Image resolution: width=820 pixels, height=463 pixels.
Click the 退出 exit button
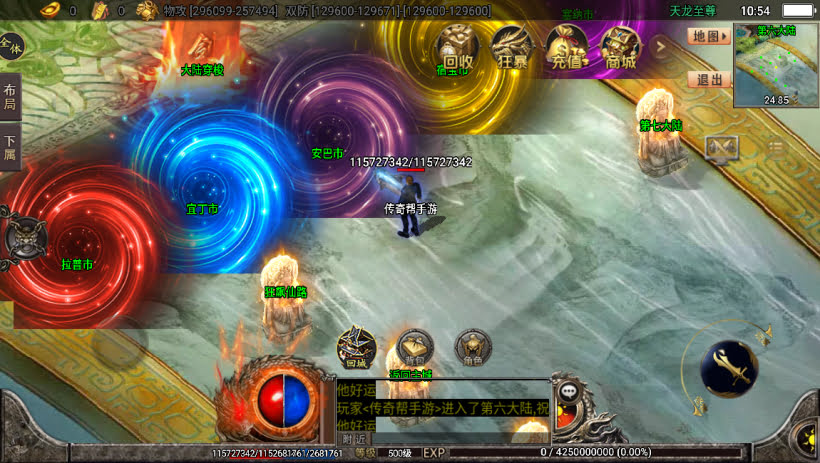(709, 80)
